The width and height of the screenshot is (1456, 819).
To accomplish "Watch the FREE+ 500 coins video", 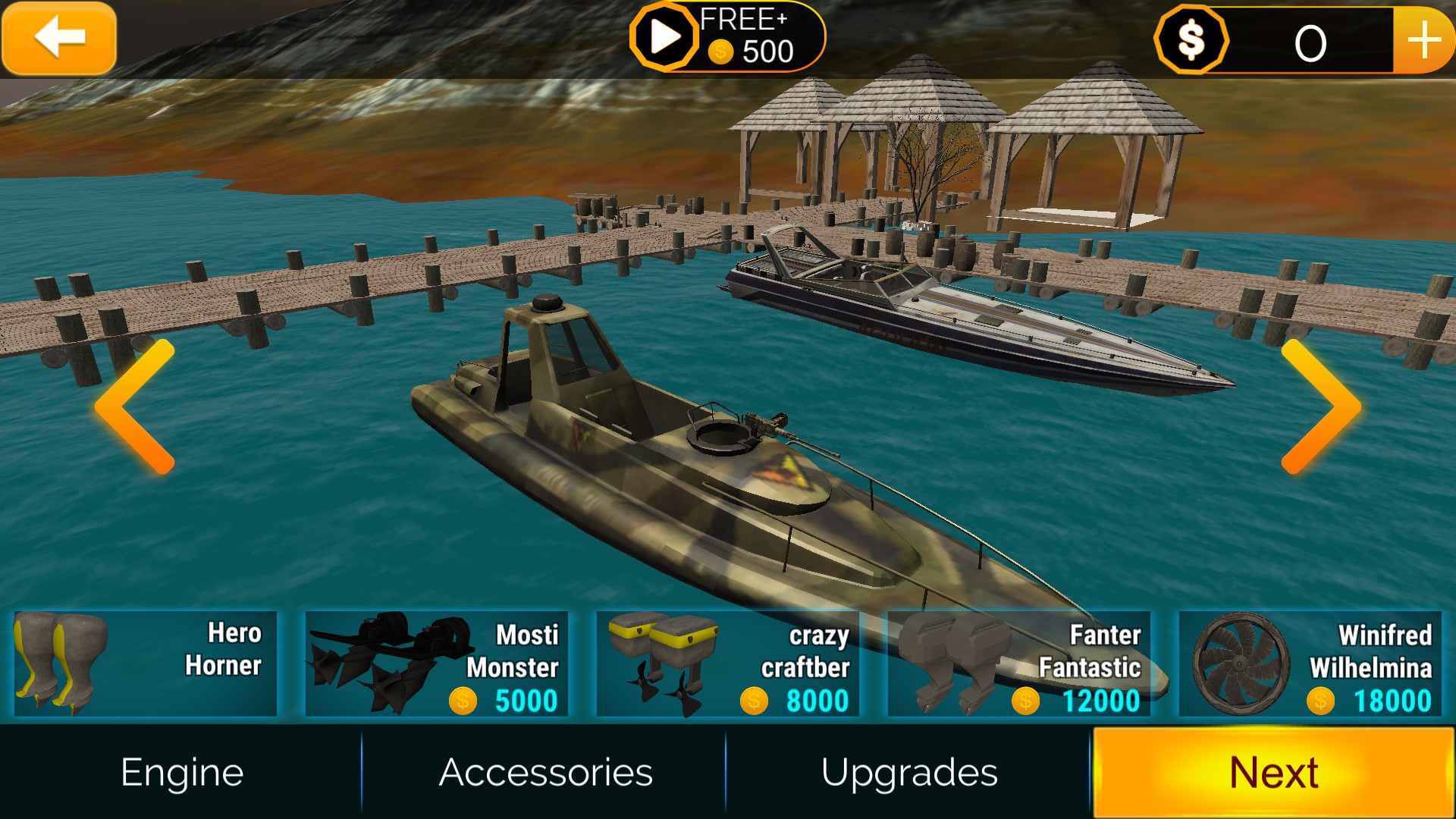I will click(x=726, y=37).
